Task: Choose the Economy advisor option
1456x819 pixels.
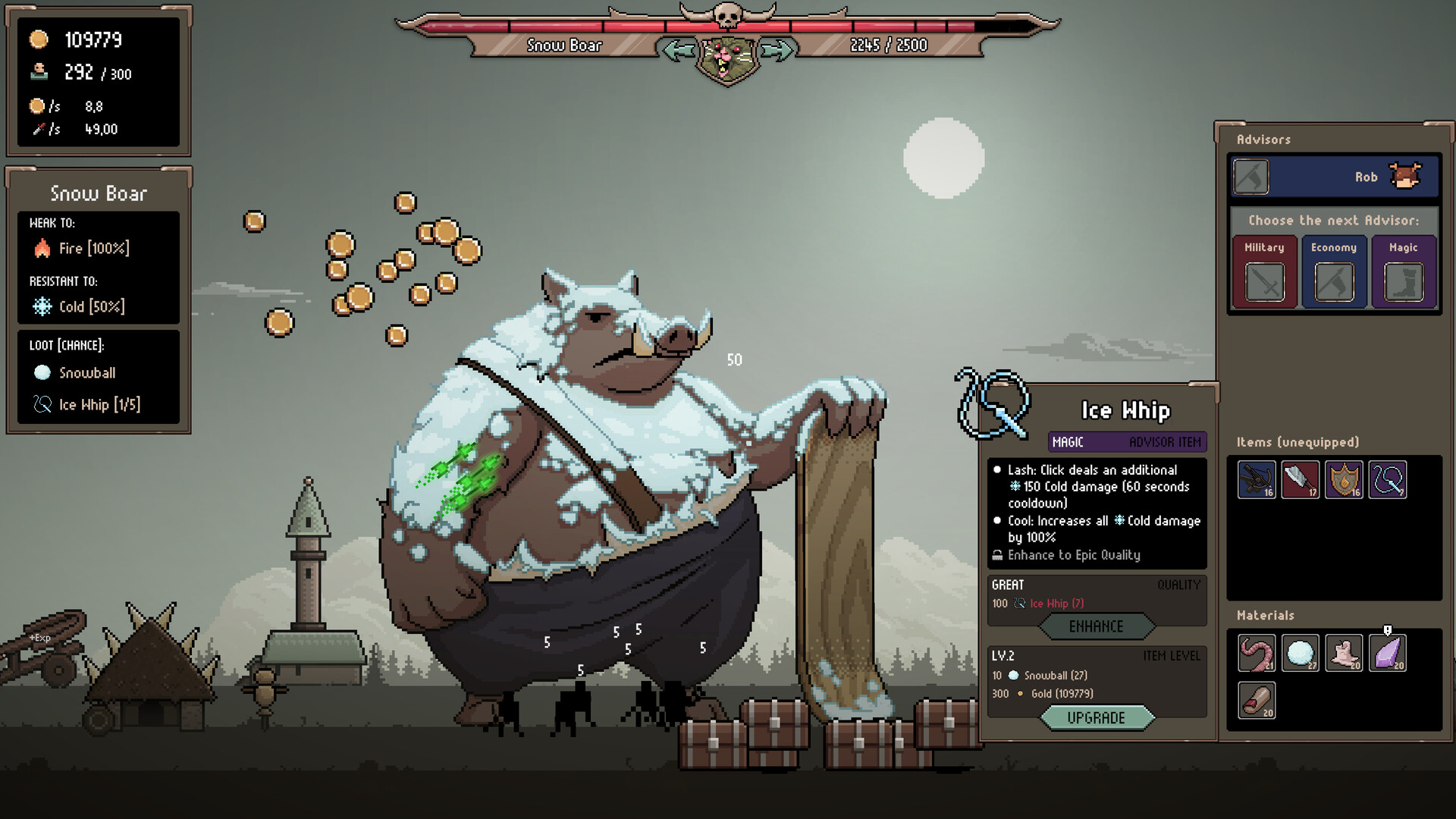Action: click(1333, 271)
